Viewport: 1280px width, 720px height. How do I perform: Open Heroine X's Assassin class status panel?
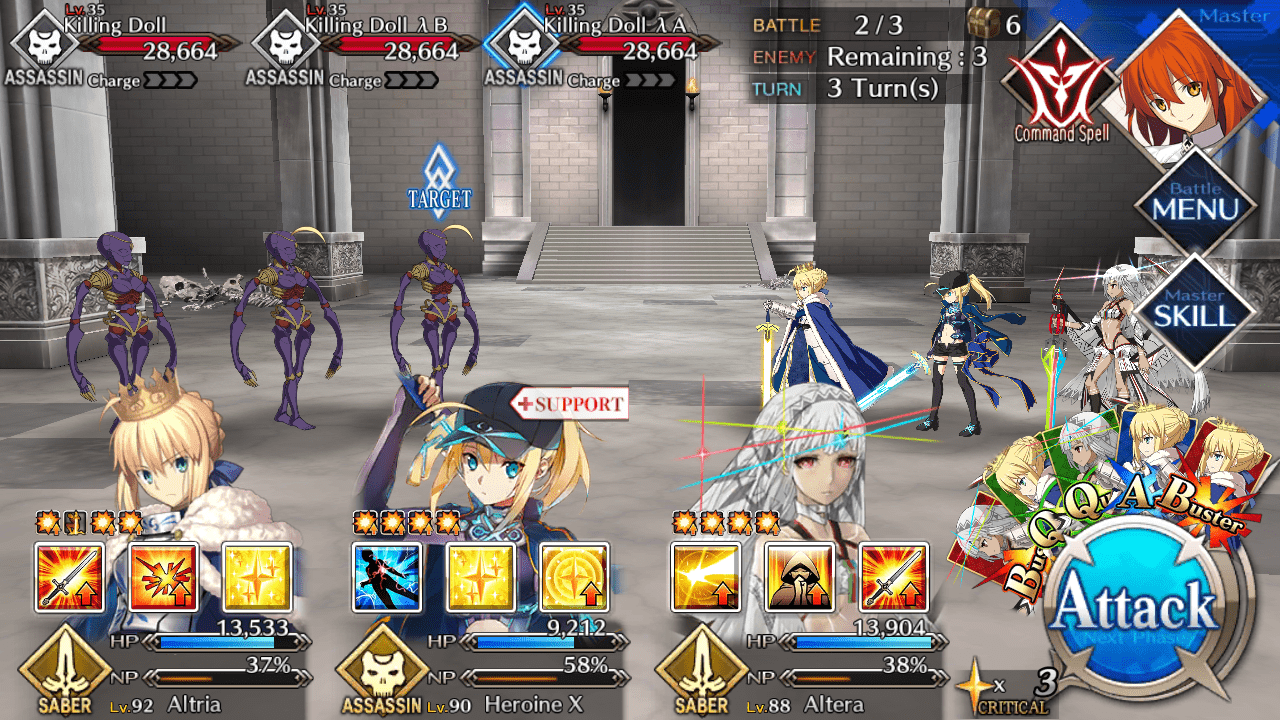[381, 673]
